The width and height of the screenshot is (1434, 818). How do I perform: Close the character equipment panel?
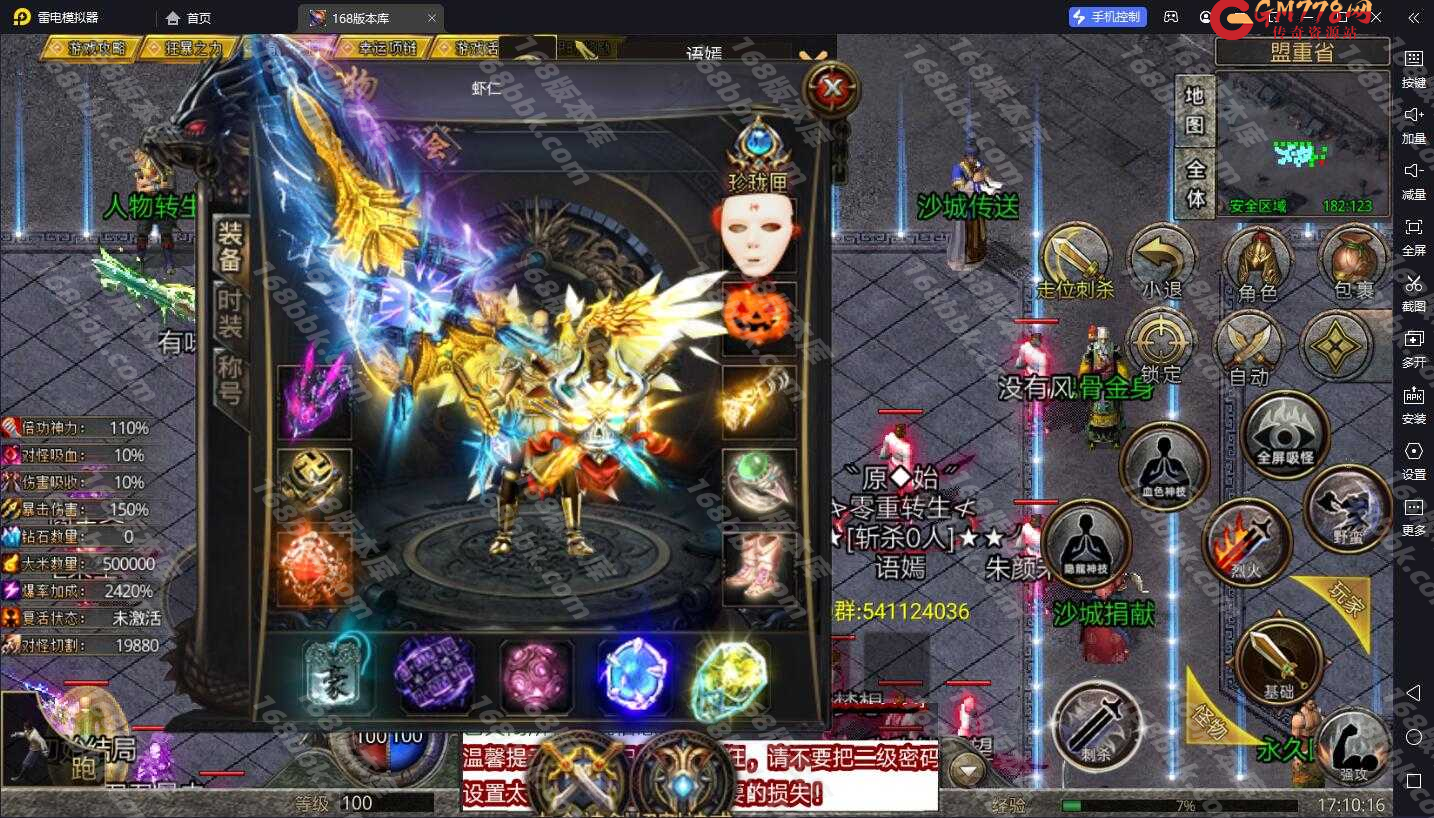(x=831, y=89)
